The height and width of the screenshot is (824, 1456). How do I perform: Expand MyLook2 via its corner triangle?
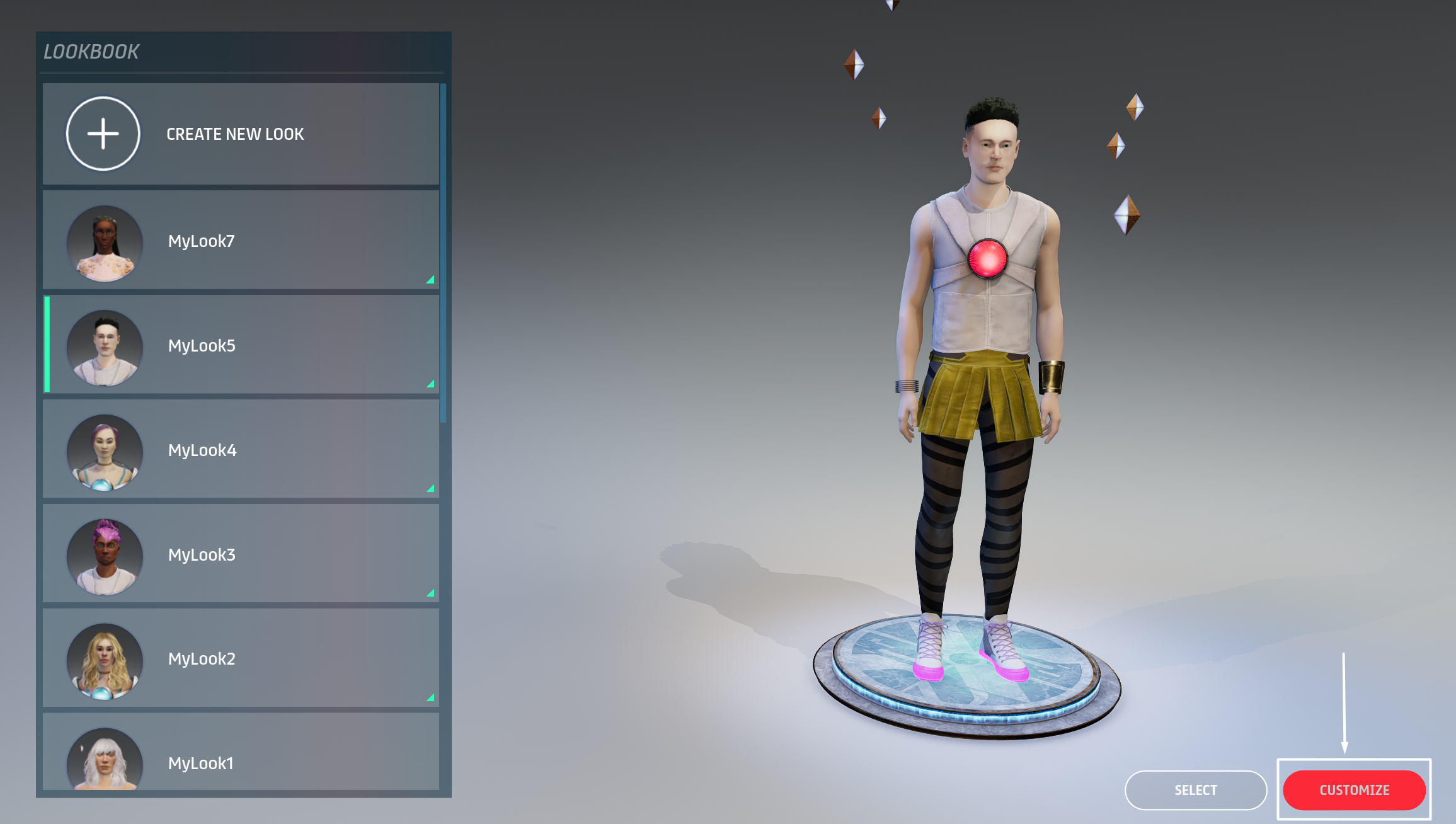click(x=431, y=698)
